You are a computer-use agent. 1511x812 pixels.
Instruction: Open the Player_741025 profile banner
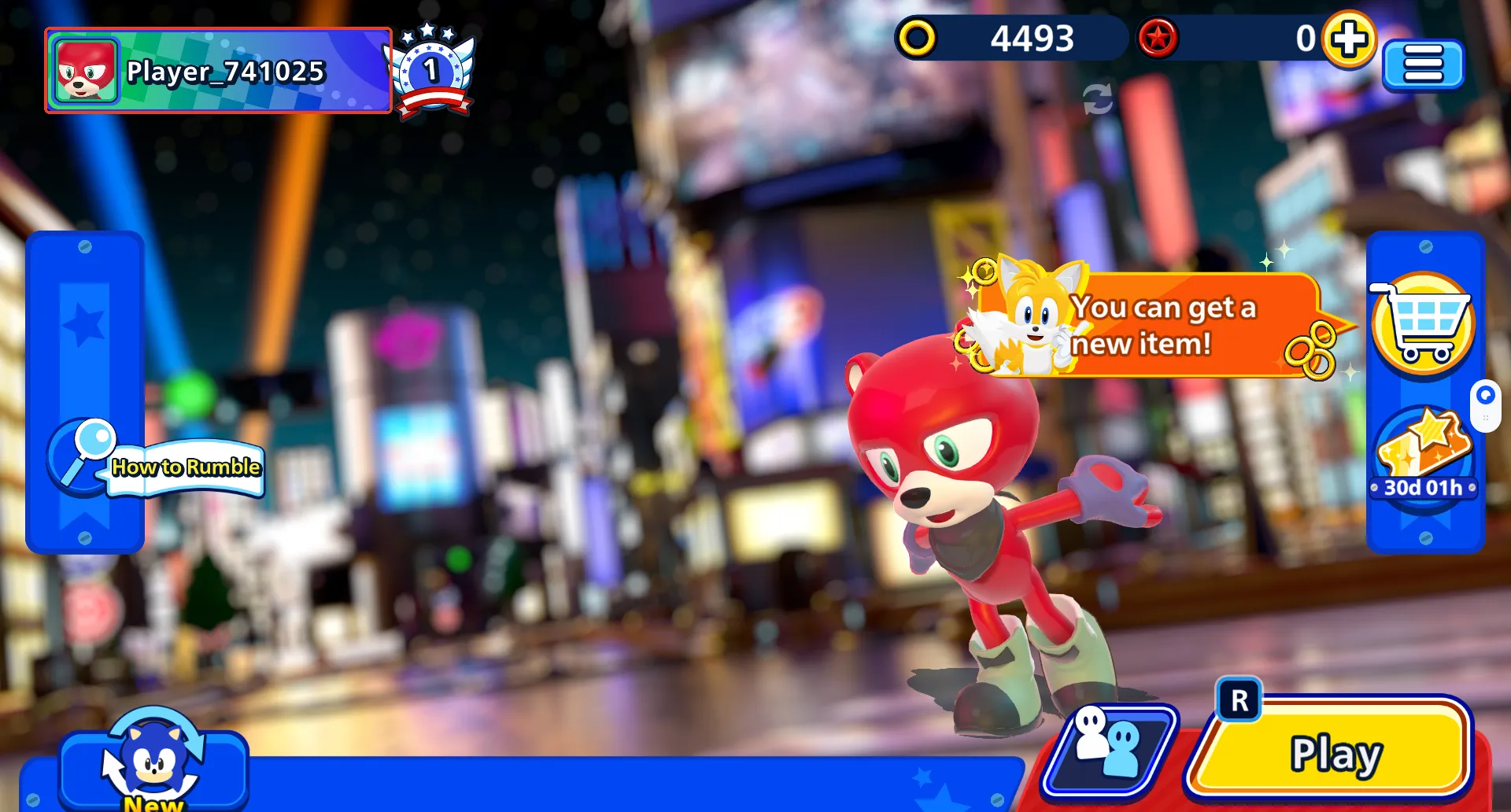coord(219,72)
